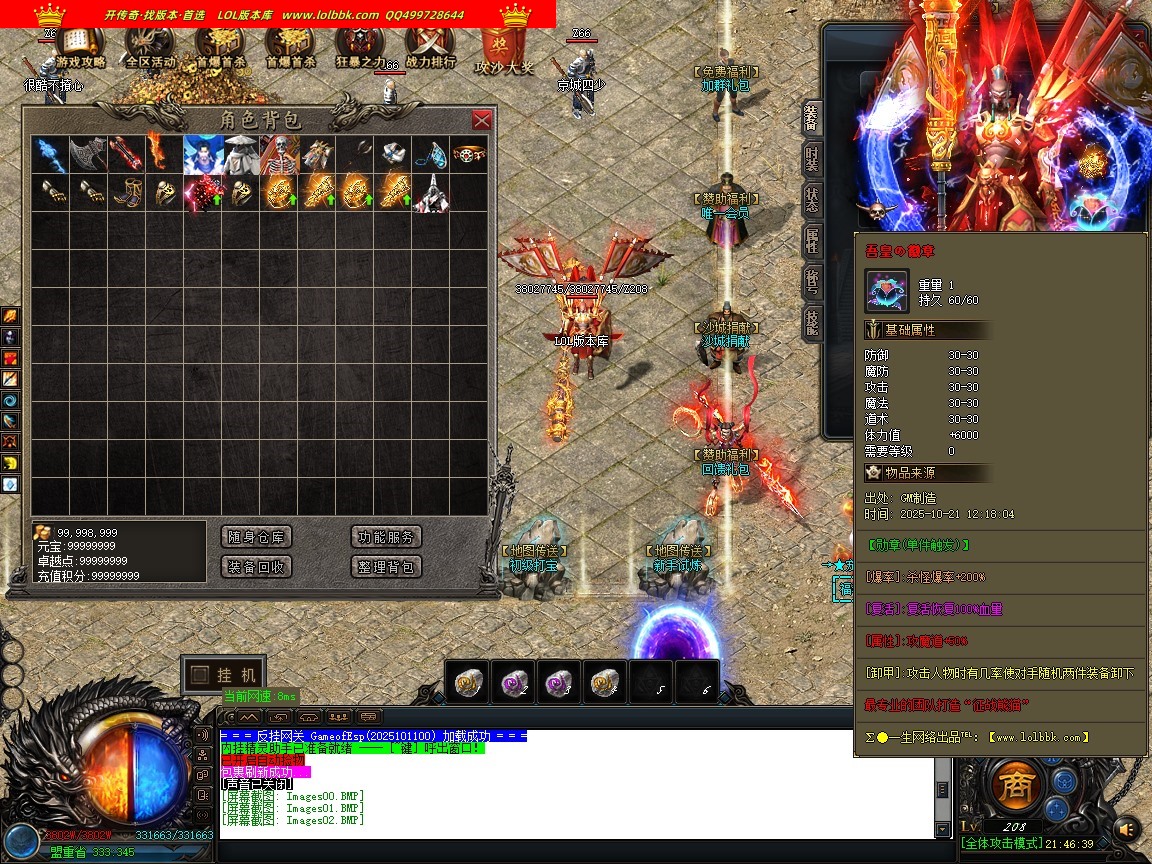The height and width of the screenshot is (864, 1152).
Task: Open the 狂暴之力 berserk power icon
Action: pyautogui.click(x=359, y=46)
